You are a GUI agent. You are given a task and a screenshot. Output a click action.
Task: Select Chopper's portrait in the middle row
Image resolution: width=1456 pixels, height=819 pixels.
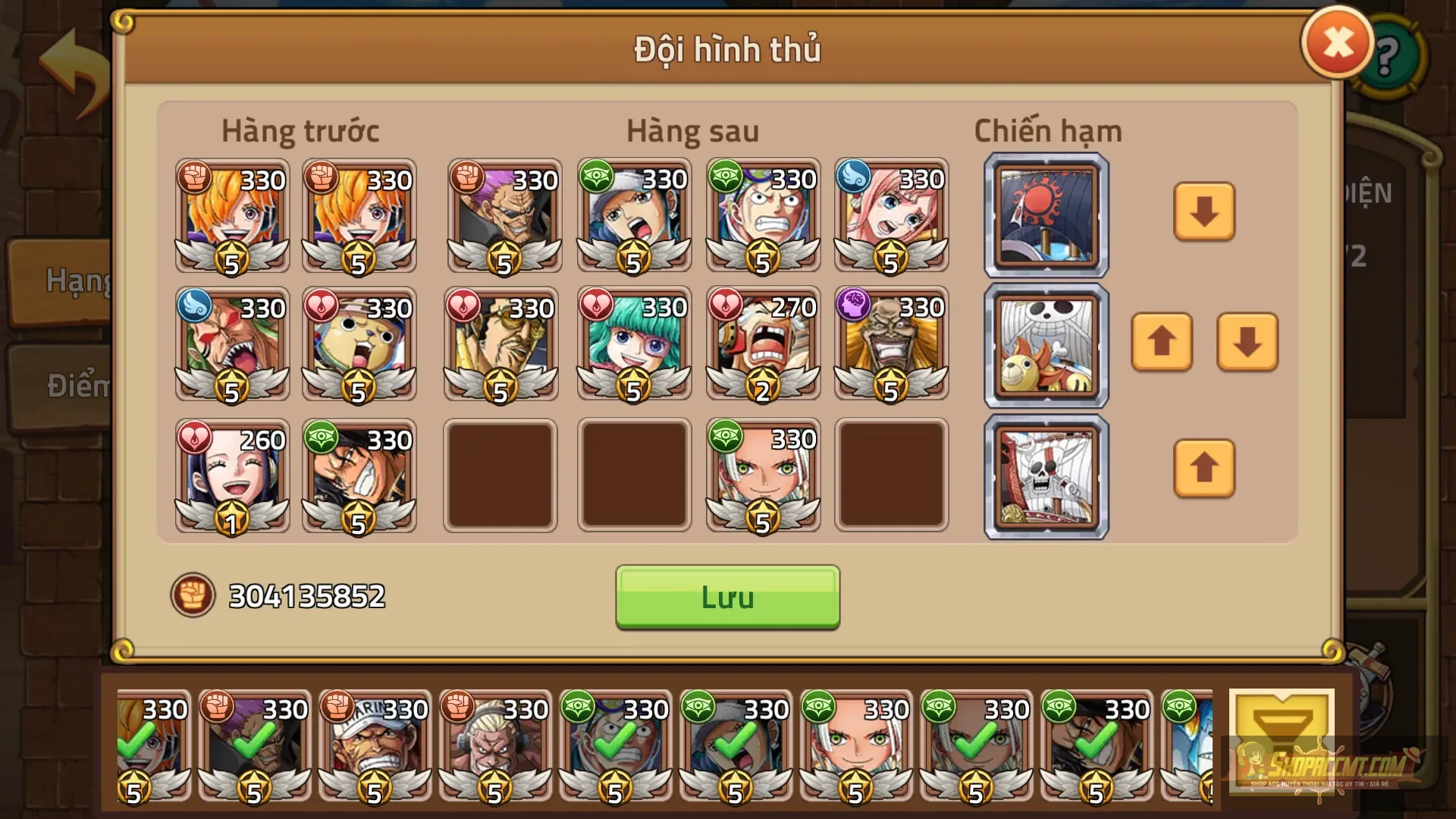click(360, 345)
